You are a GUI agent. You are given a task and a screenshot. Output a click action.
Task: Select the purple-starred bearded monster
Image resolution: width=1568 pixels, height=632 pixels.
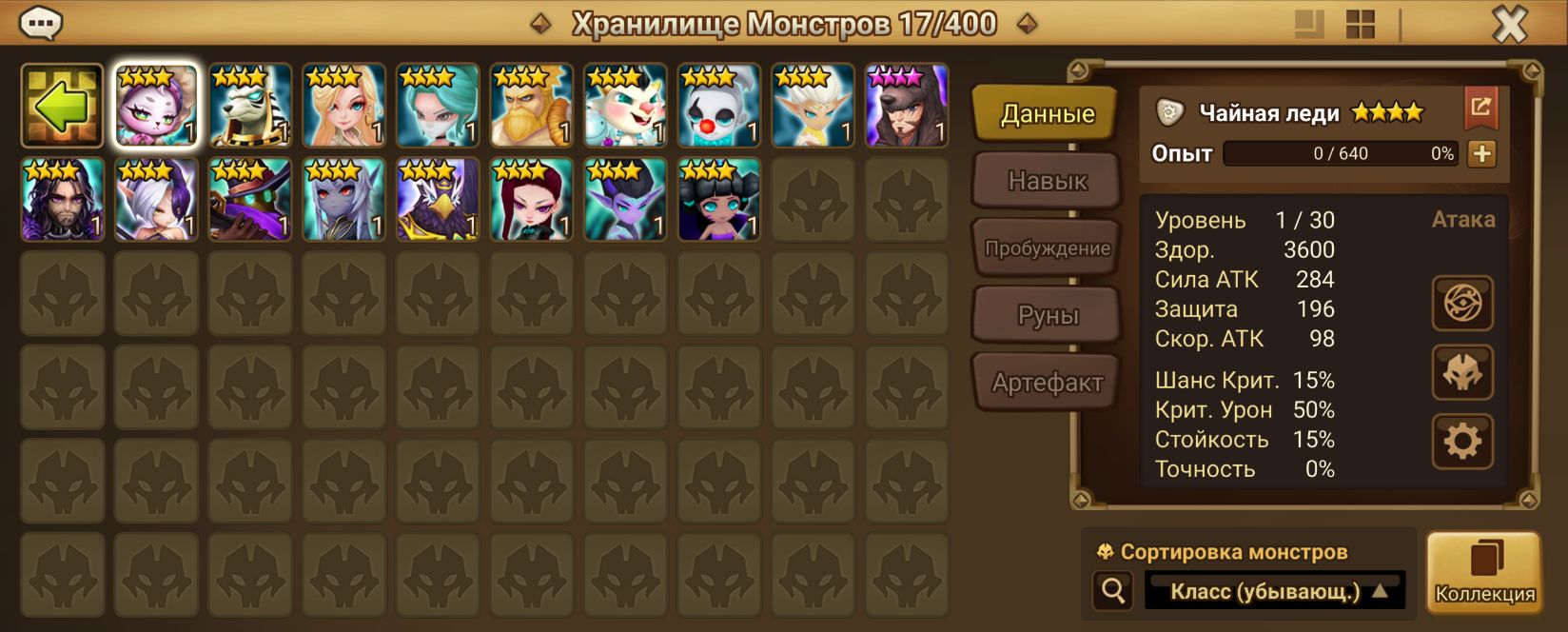906,107
